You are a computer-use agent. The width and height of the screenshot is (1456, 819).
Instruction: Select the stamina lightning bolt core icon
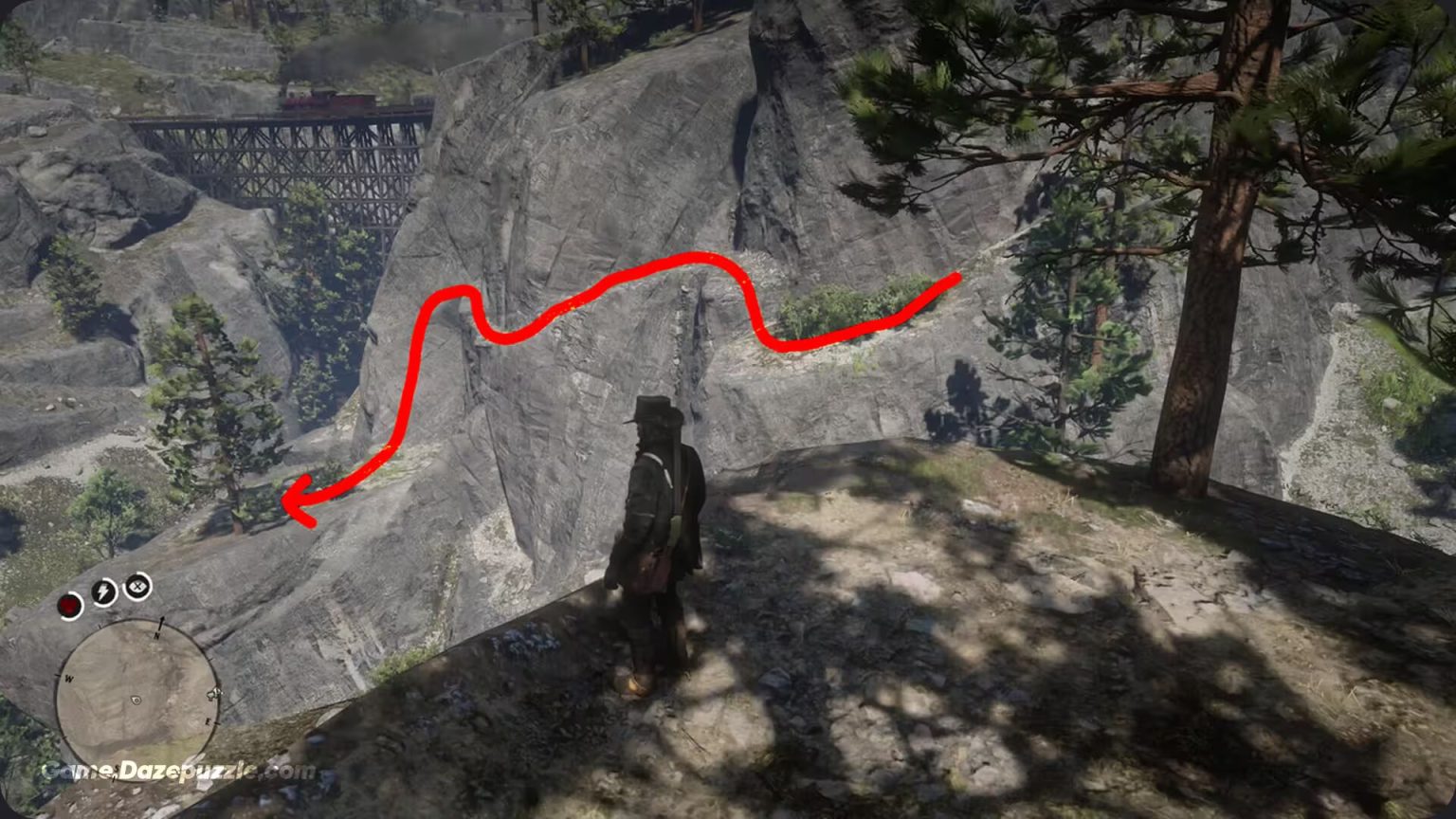pyautogui.click(x=101, y=591)
